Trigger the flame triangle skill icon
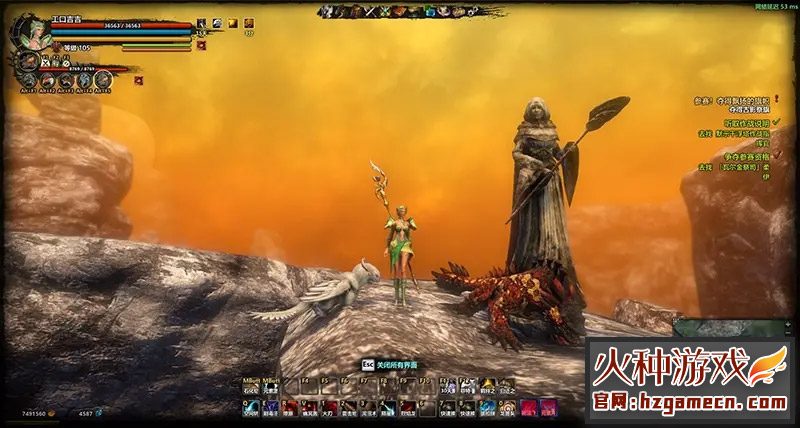800x428 pixels. (x=487, y=385)
